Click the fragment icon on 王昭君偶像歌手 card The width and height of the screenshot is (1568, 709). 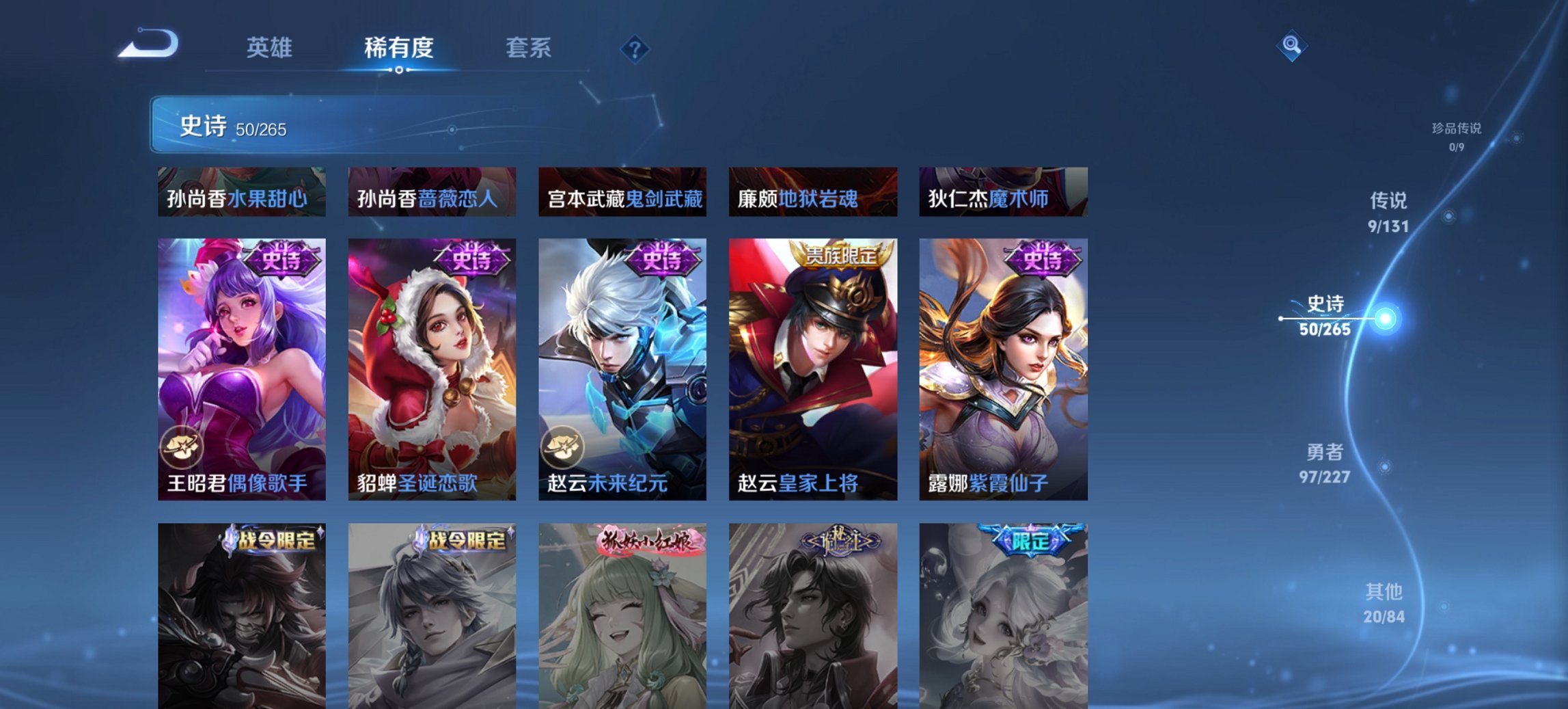coord(180,448)
